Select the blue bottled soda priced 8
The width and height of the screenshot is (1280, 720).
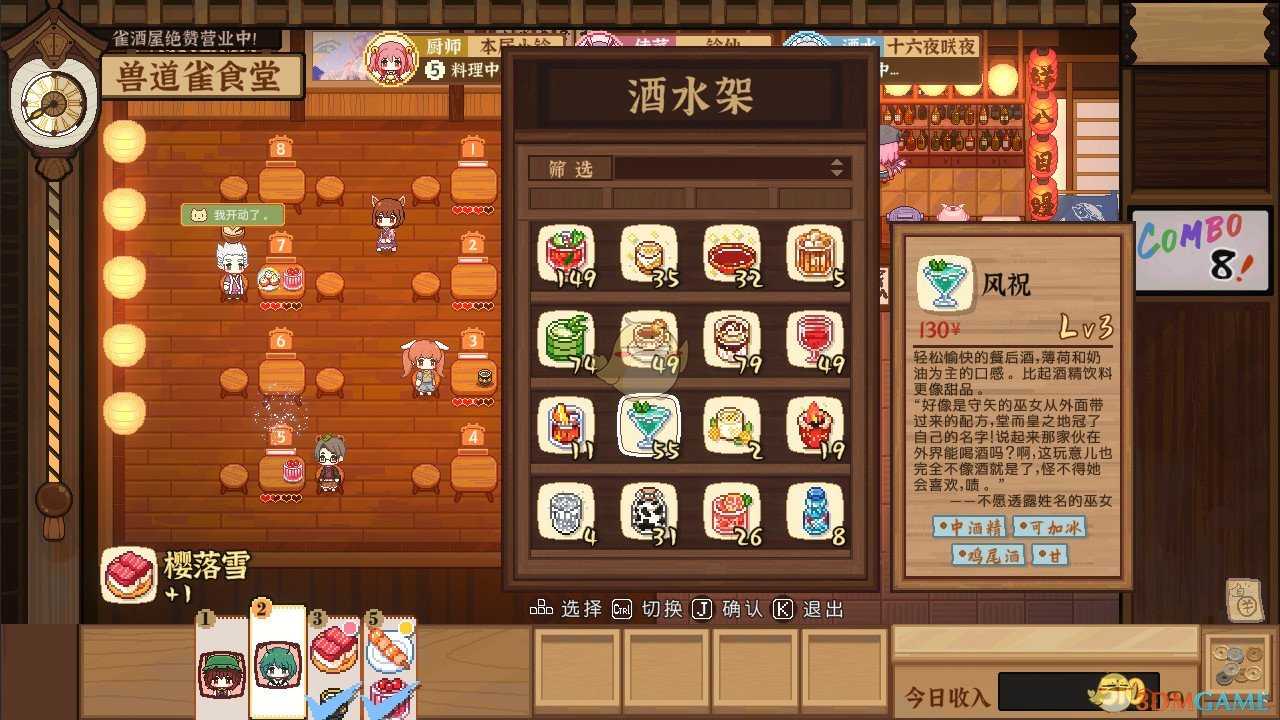815,508
